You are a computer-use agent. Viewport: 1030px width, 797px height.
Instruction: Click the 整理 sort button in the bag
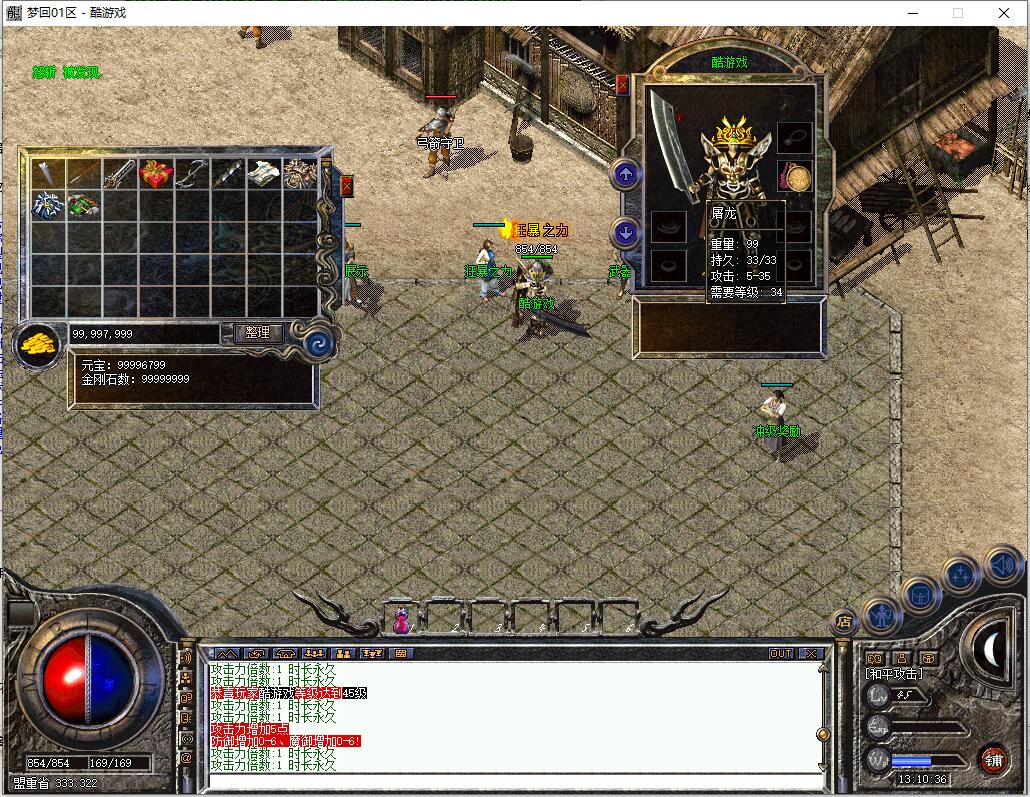click(x=257, y=333)
